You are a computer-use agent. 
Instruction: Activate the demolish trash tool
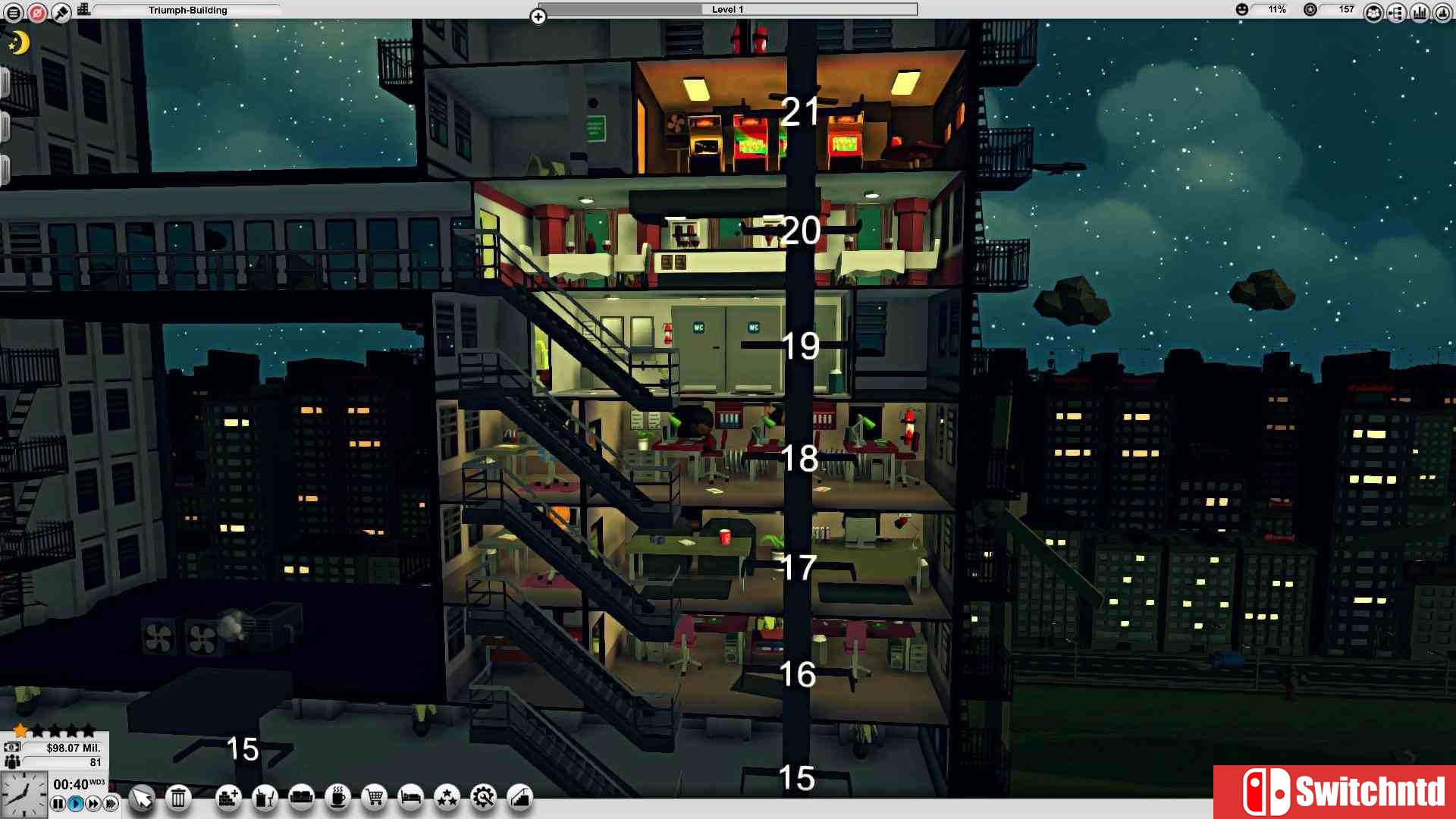[178, 799]
